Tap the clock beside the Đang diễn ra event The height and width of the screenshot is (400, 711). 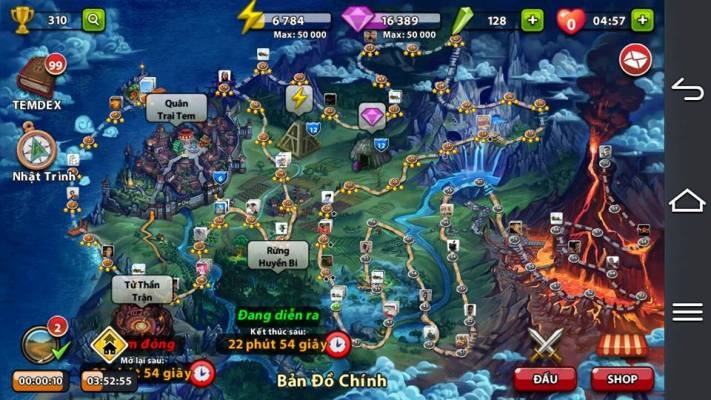(x=337, y=345)
